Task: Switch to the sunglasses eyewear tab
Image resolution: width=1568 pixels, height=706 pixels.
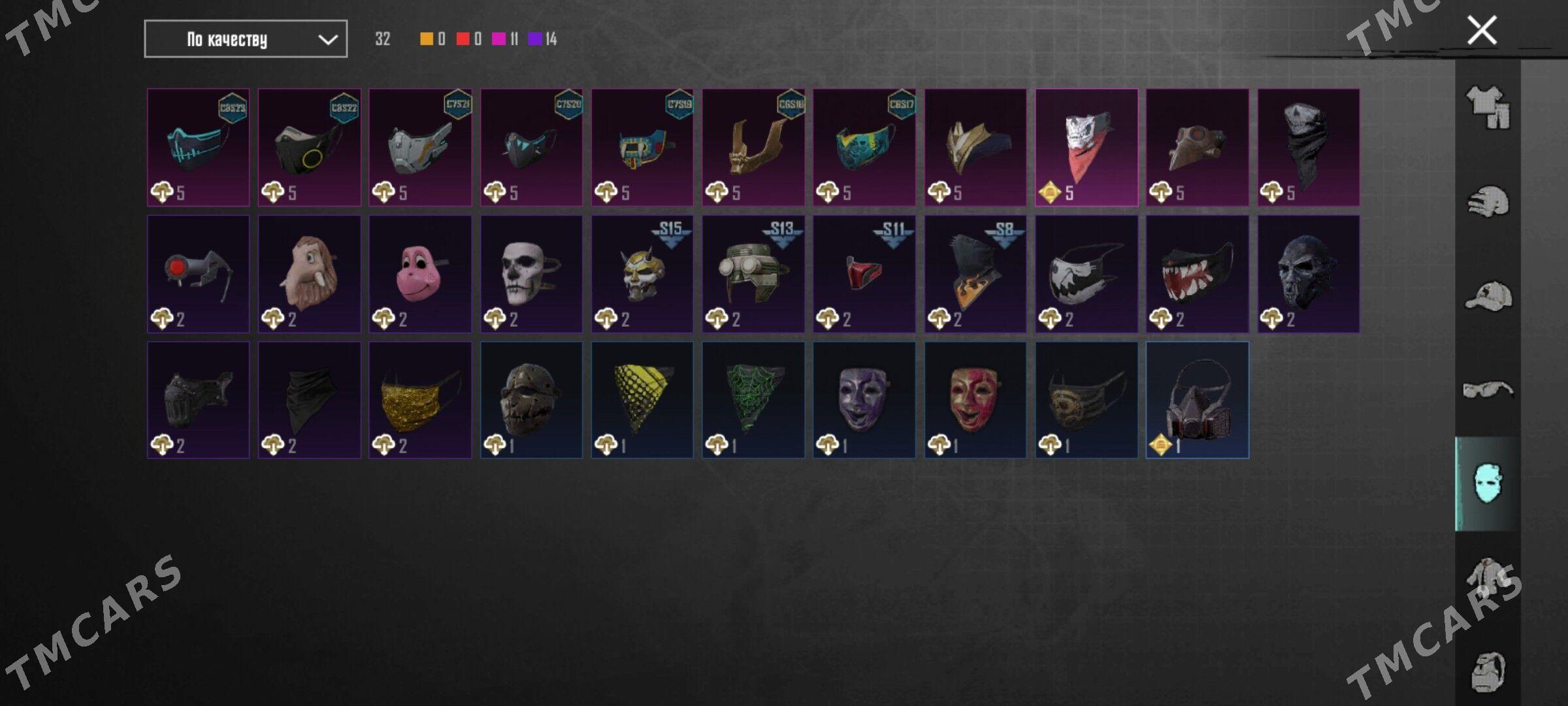Action: tap(1488, 390)
